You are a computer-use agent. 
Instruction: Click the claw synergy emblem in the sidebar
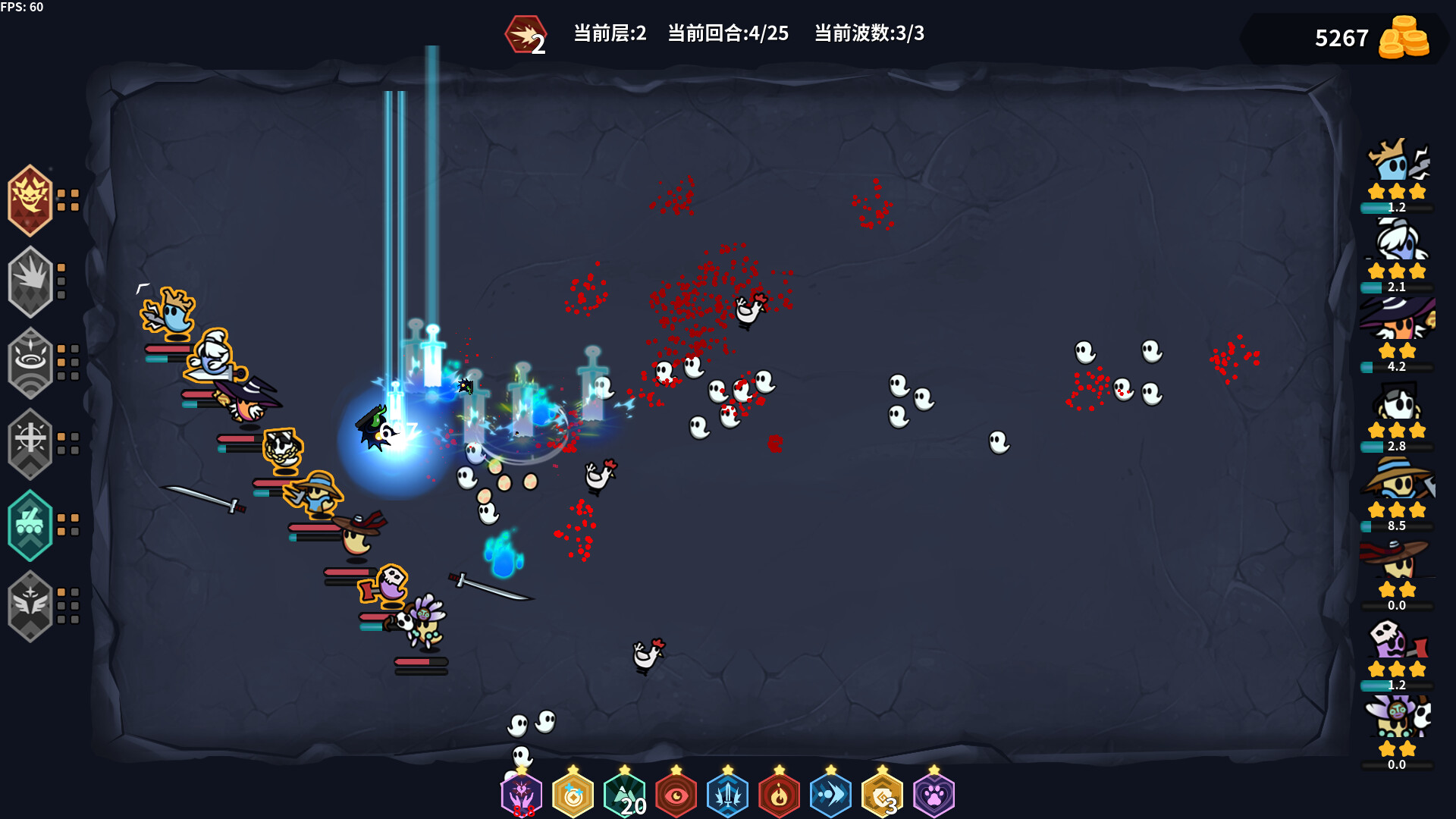[x=30, y=280]
